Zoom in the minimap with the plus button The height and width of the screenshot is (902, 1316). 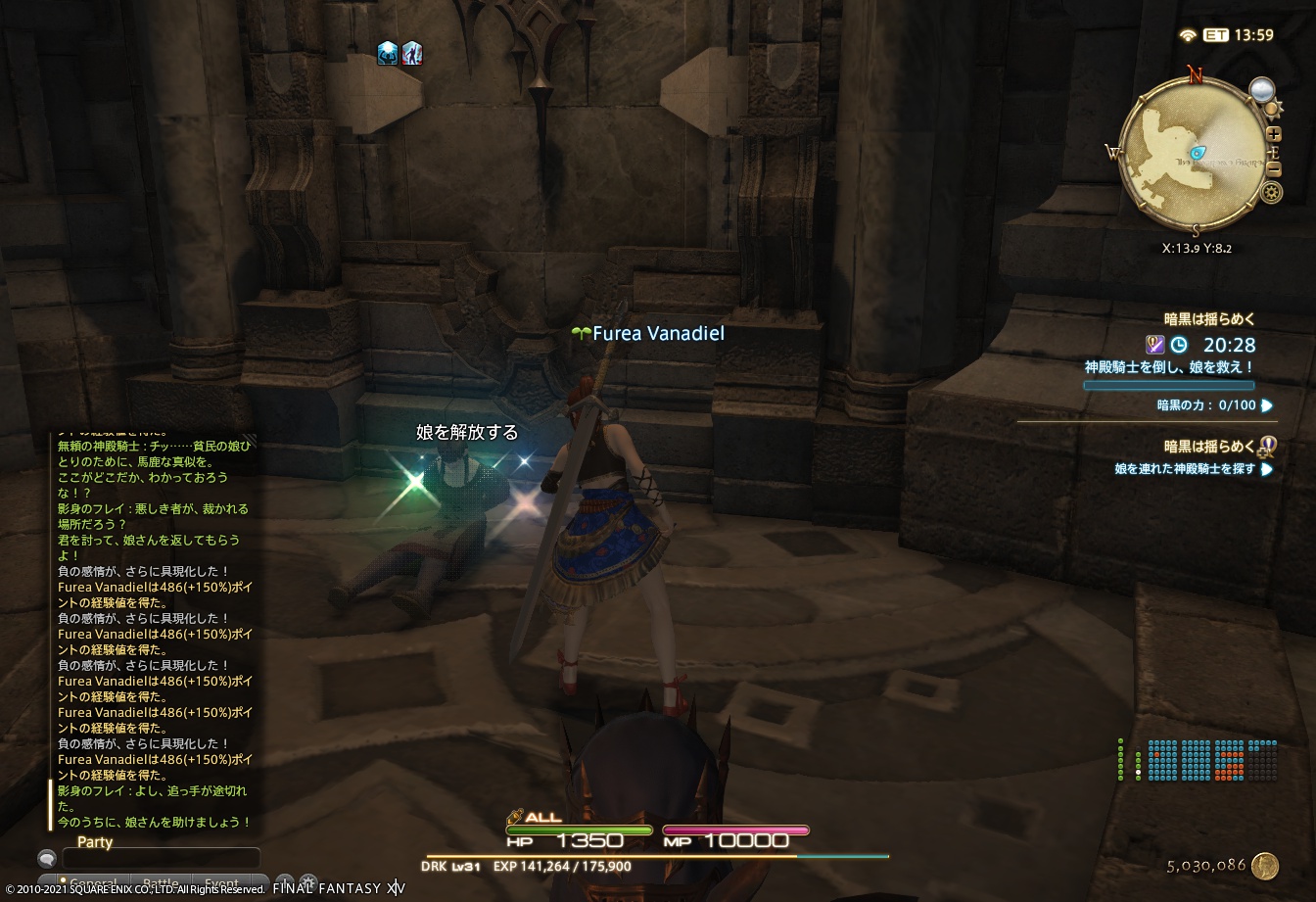click(1273, 134)
